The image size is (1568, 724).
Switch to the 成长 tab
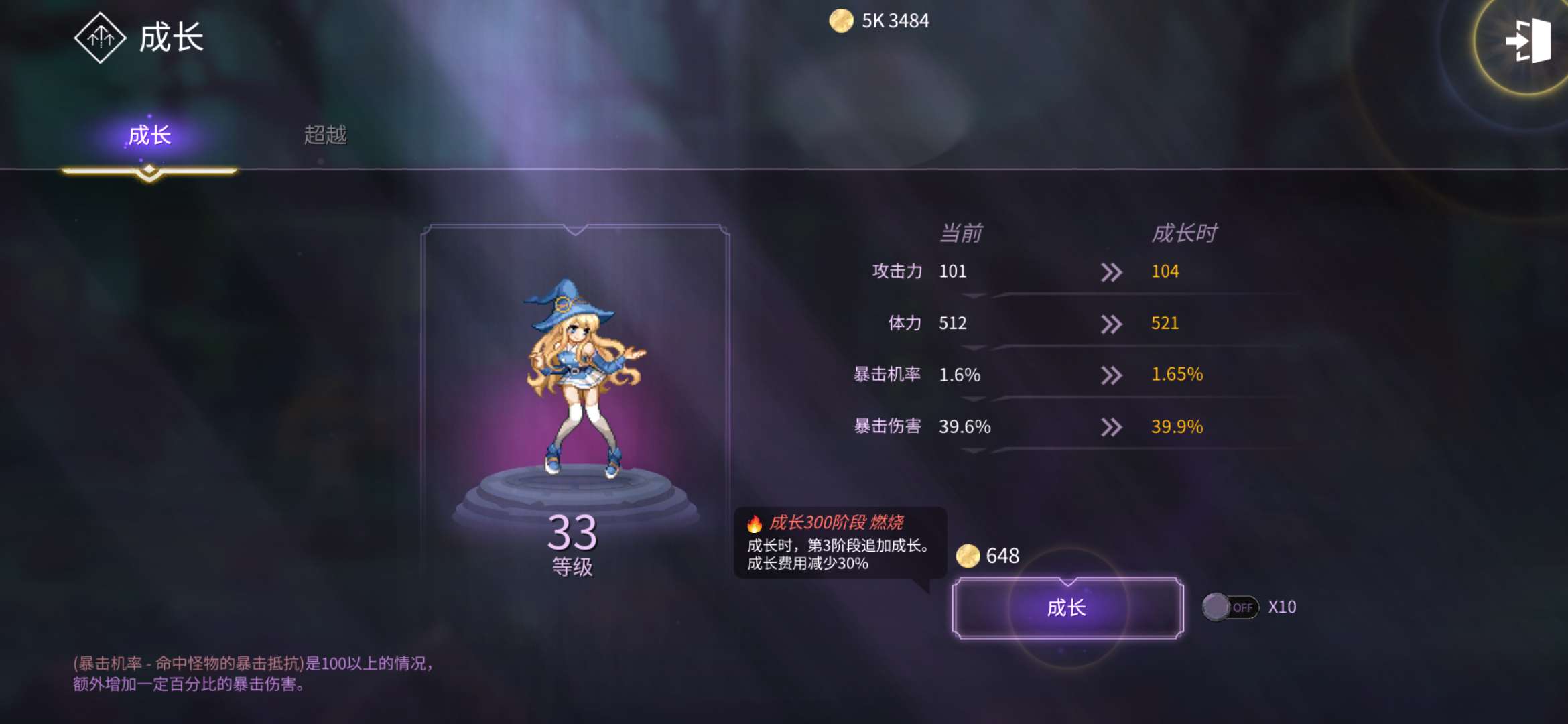[149, 136]
